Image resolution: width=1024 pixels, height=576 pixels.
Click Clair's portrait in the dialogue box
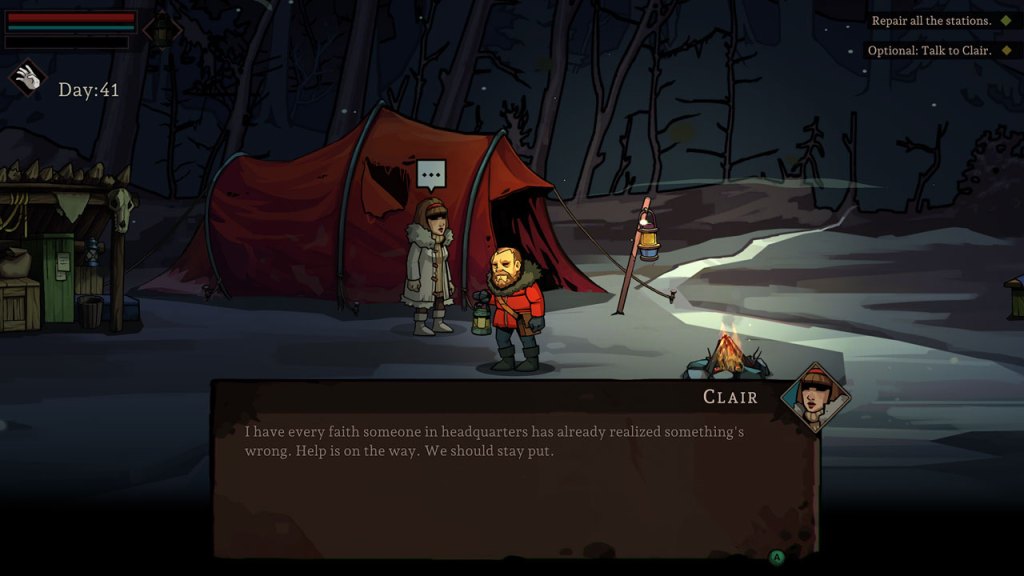[815, 397]
